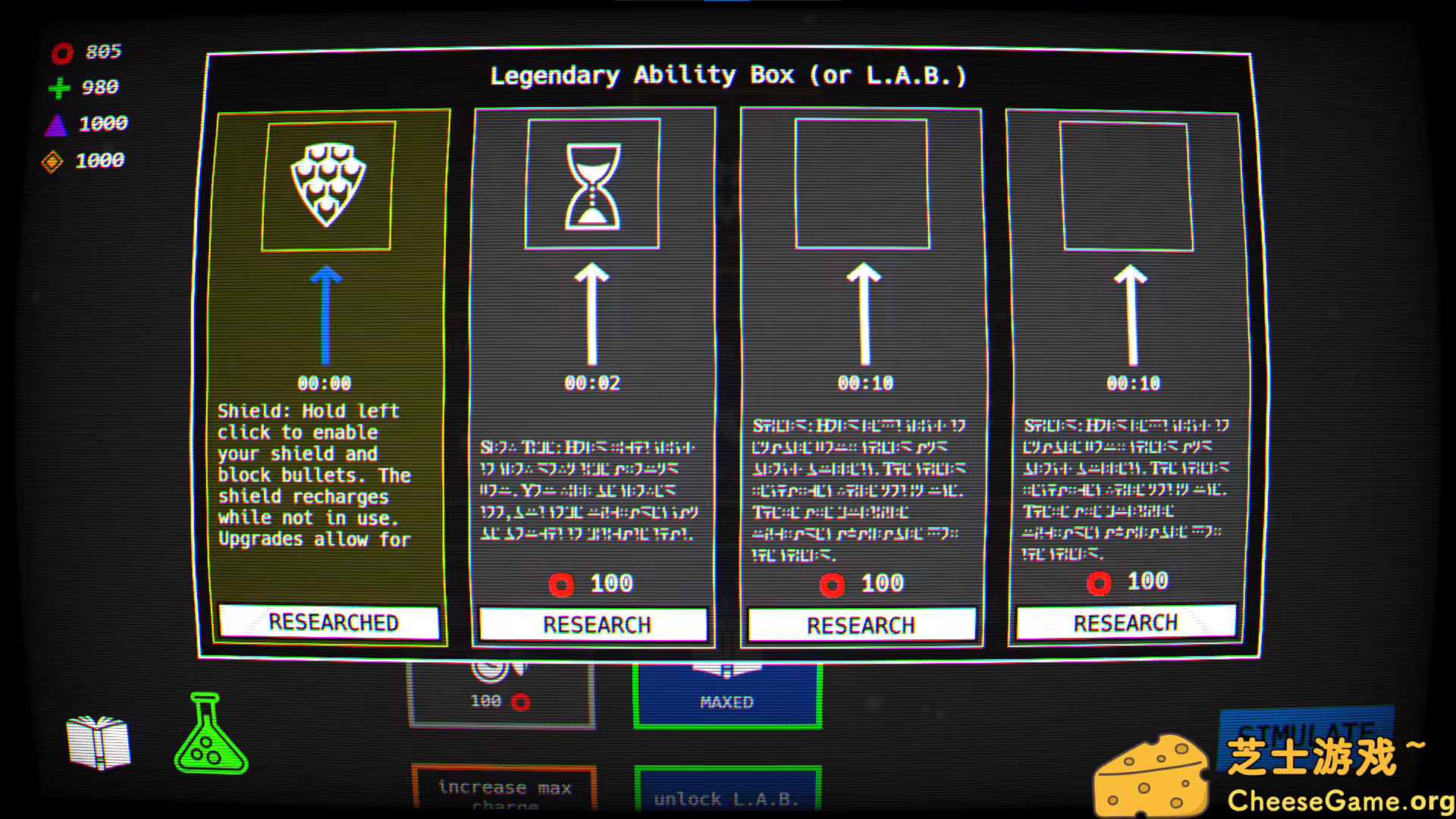Select the purple triangle currency icon

click(x=57, y=124)
